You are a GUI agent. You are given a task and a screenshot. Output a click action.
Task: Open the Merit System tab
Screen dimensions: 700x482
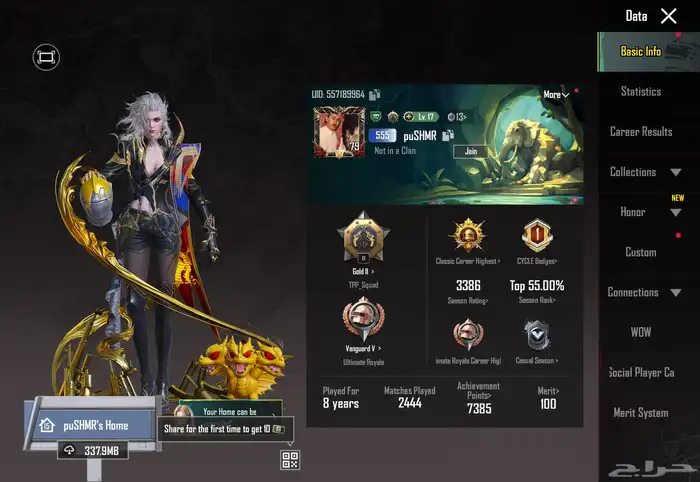[641, 412]
